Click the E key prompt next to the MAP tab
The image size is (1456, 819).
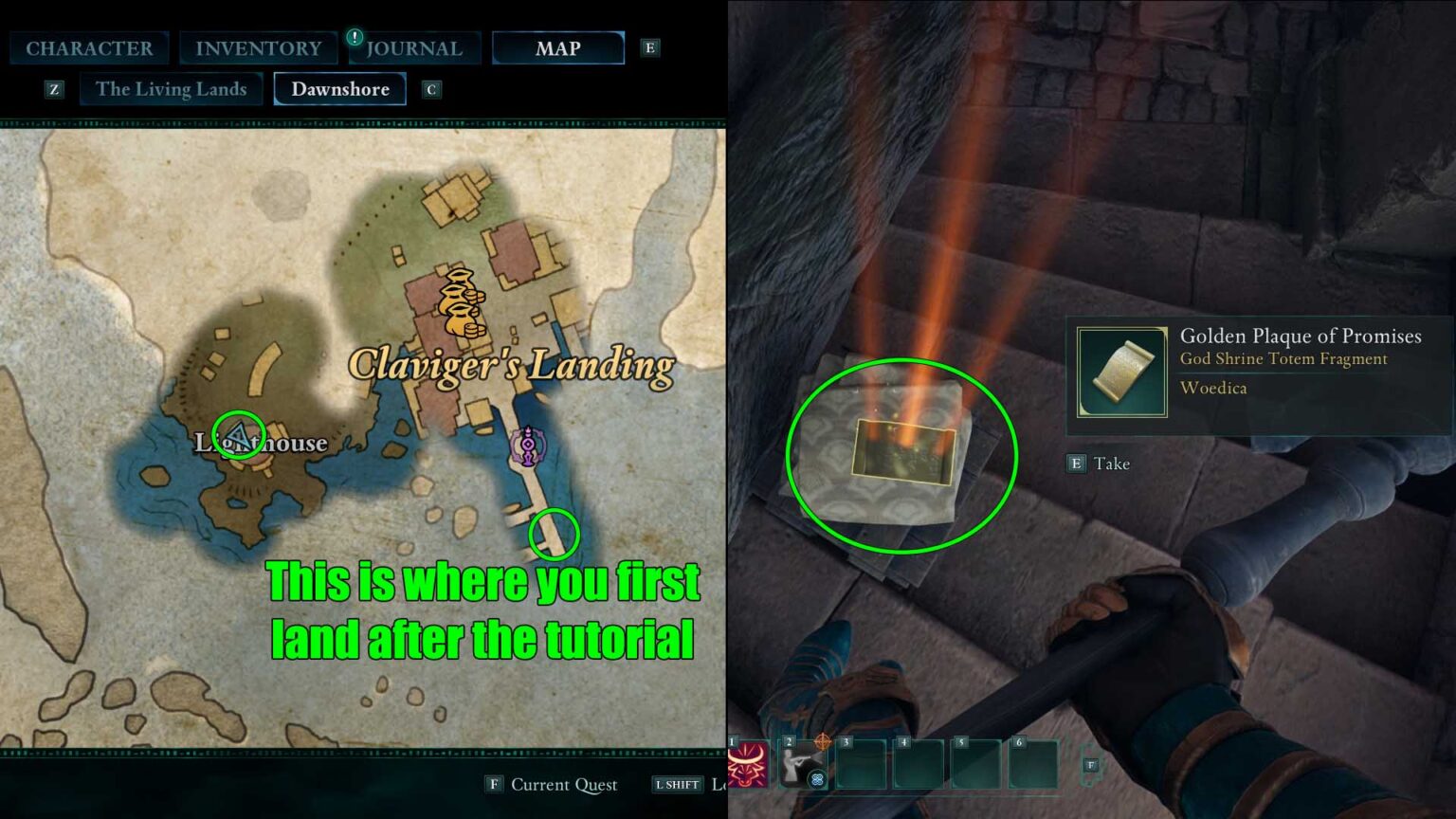tap(649, 46)
